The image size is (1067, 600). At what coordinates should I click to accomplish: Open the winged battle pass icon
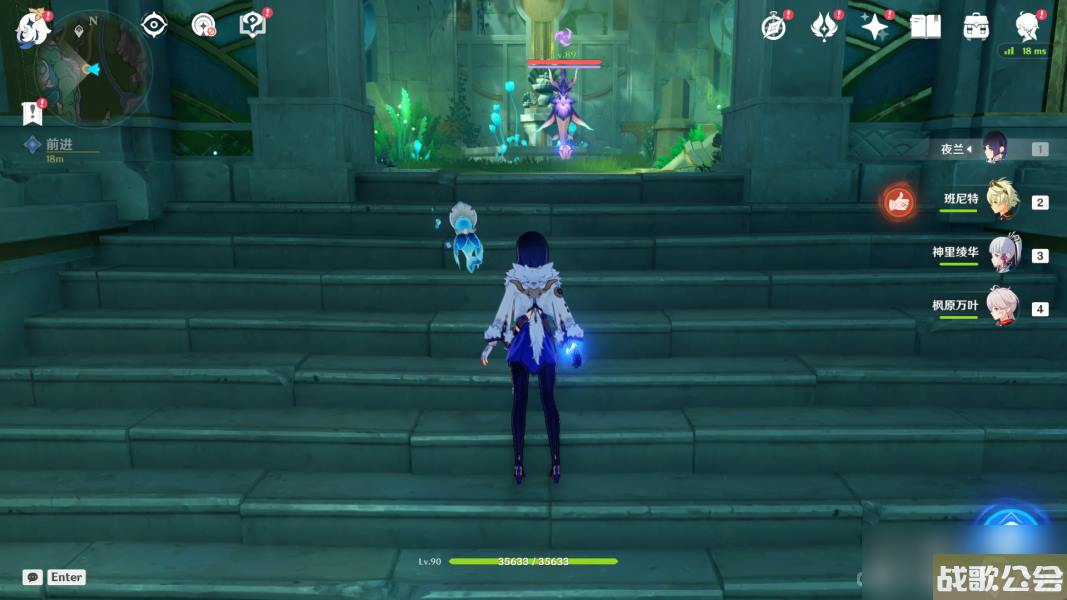pos(823,27)
